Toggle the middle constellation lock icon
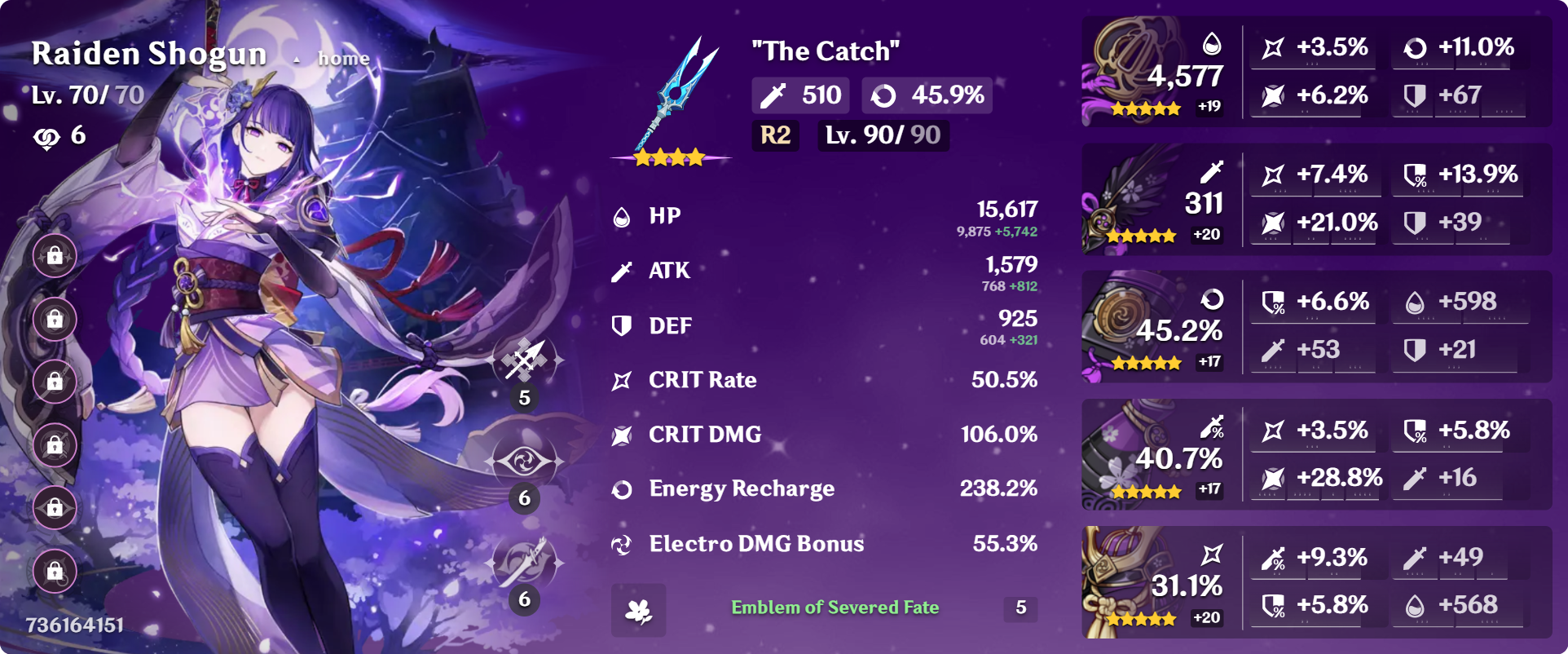Viewport: 1568px width, 654px height. pos(54,381)
